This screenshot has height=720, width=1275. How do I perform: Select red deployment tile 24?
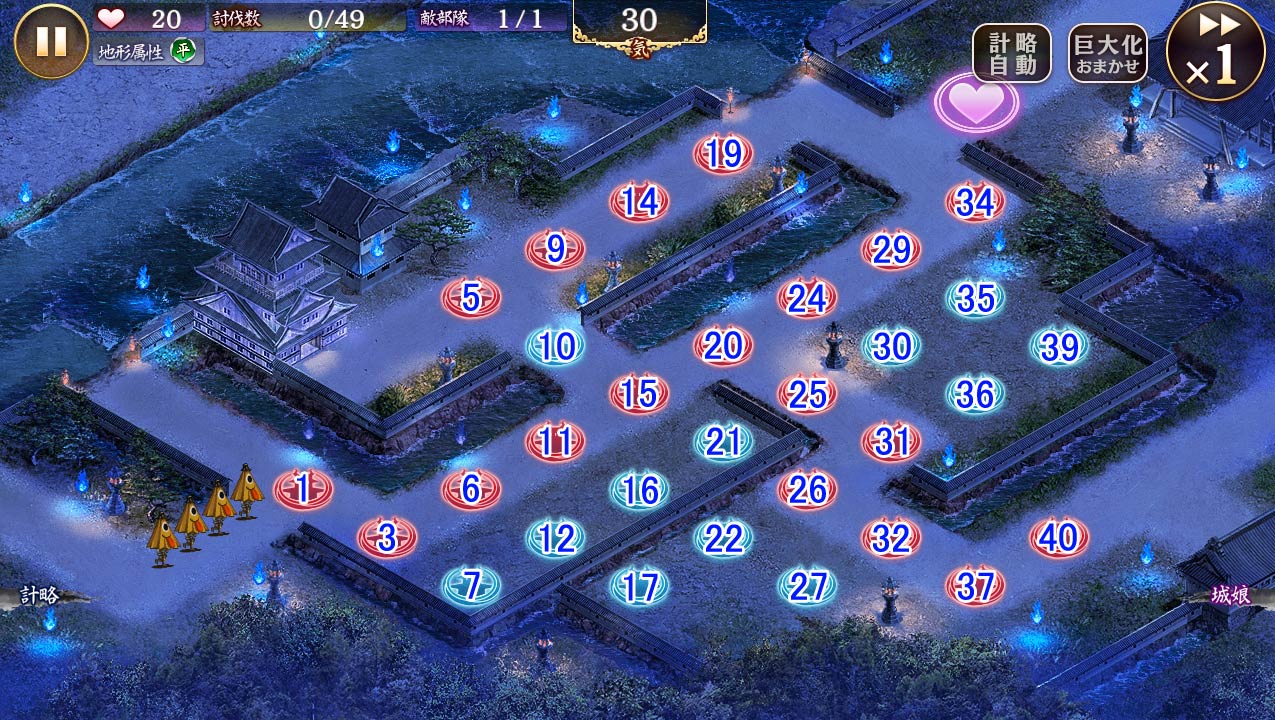point(807,297)
